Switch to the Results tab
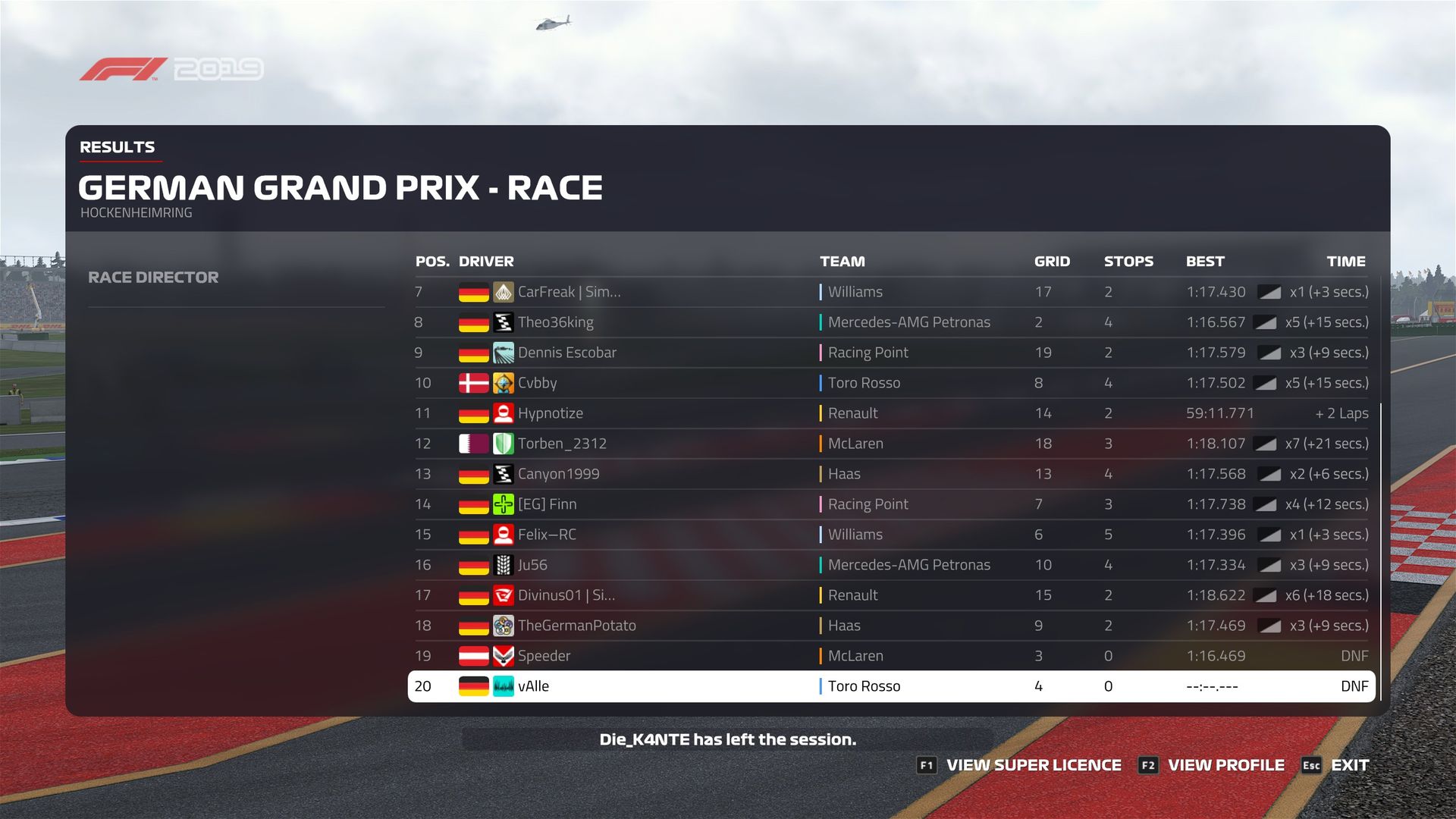1456x819 pixels. click(x=118, y=147)
